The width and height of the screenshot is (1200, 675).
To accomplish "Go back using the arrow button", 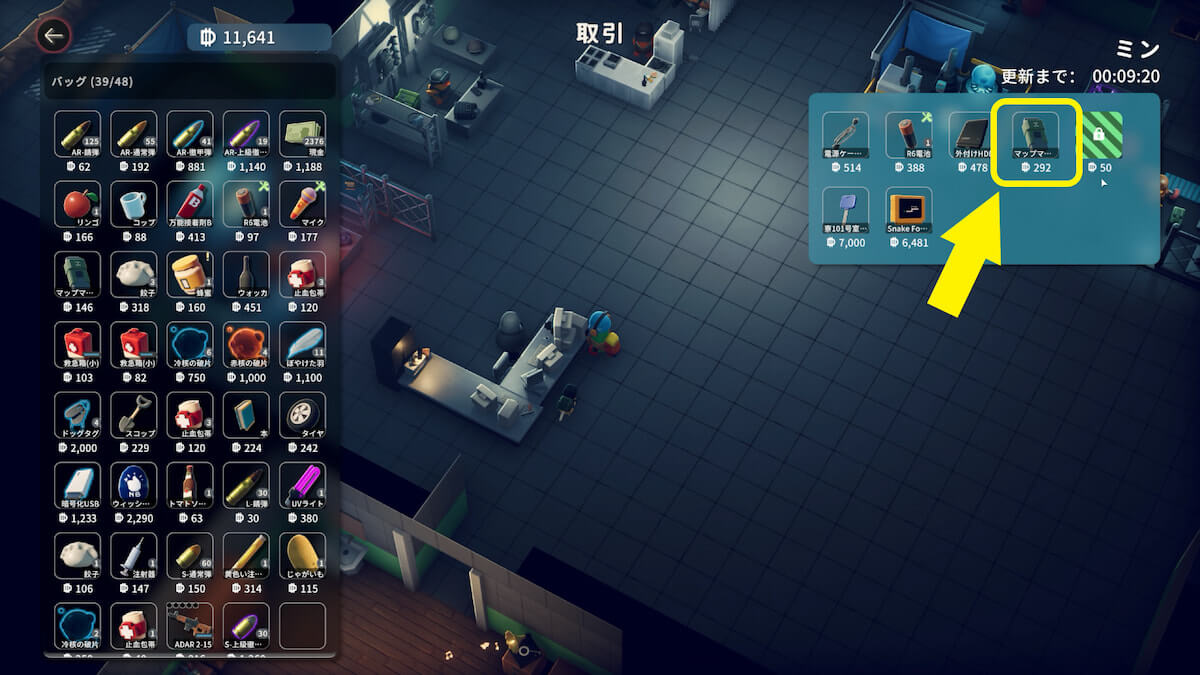I will click(53, 37).
